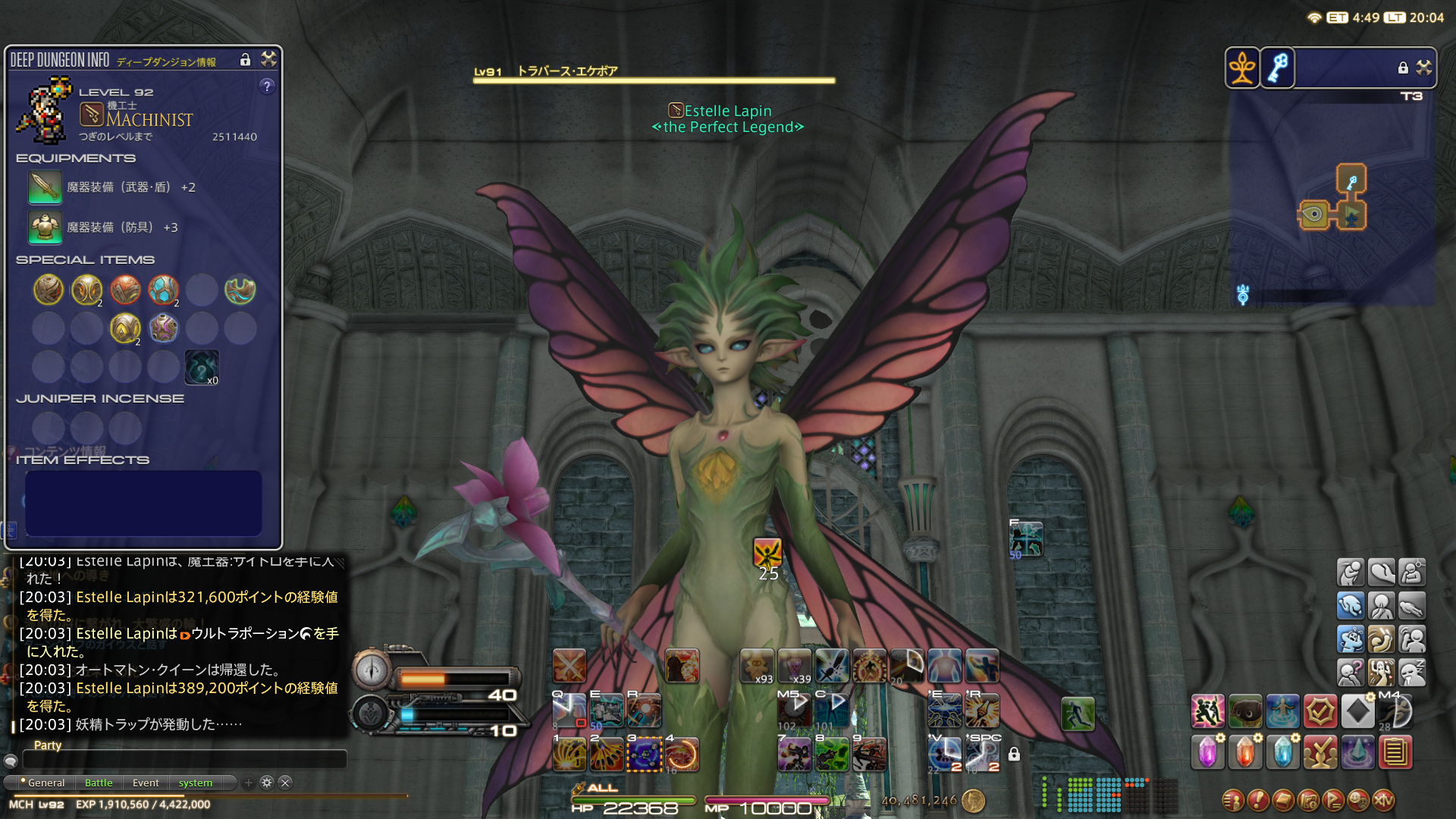This screenshot has width=1456, height=819.
Task: Use the teal-swirled pomander on the top row
Action: point(240,290)
